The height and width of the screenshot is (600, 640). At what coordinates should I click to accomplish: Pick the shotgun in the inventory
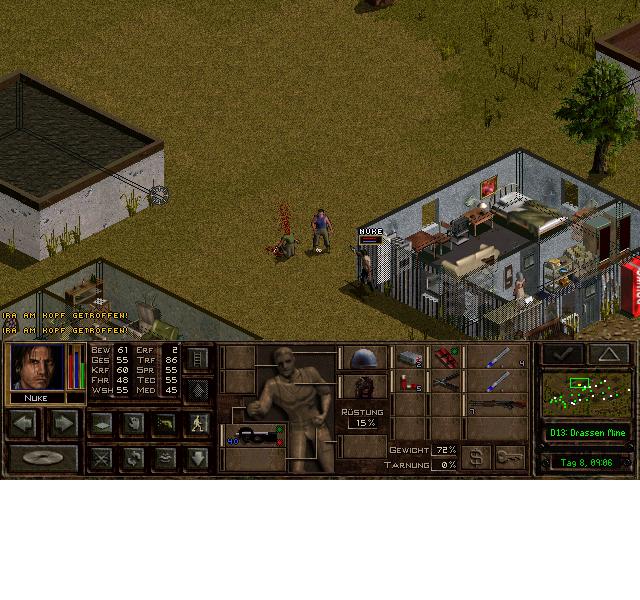(497, 405)
